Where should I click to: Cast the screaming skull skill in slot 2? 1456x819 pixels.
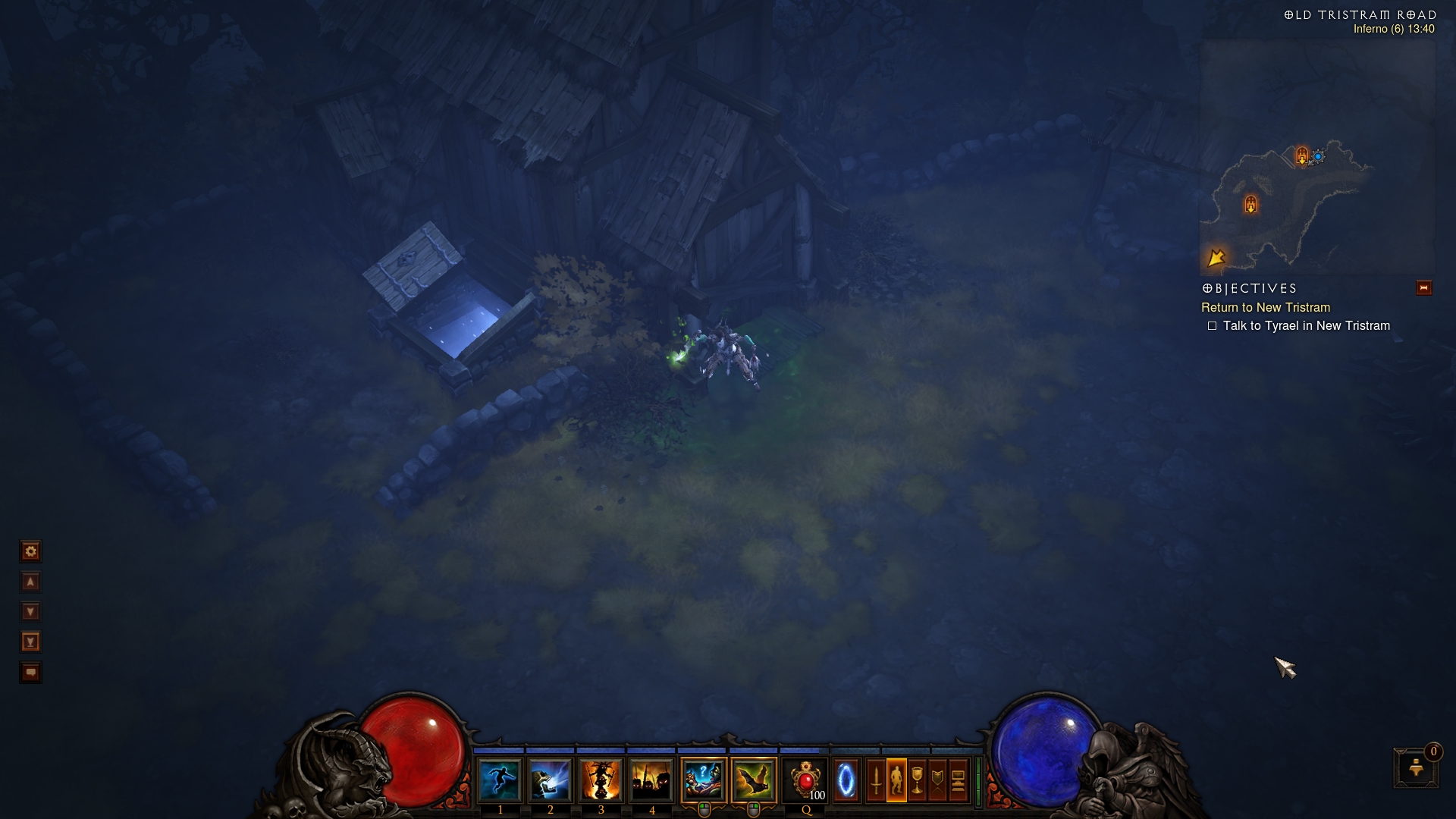pos(550,780)
